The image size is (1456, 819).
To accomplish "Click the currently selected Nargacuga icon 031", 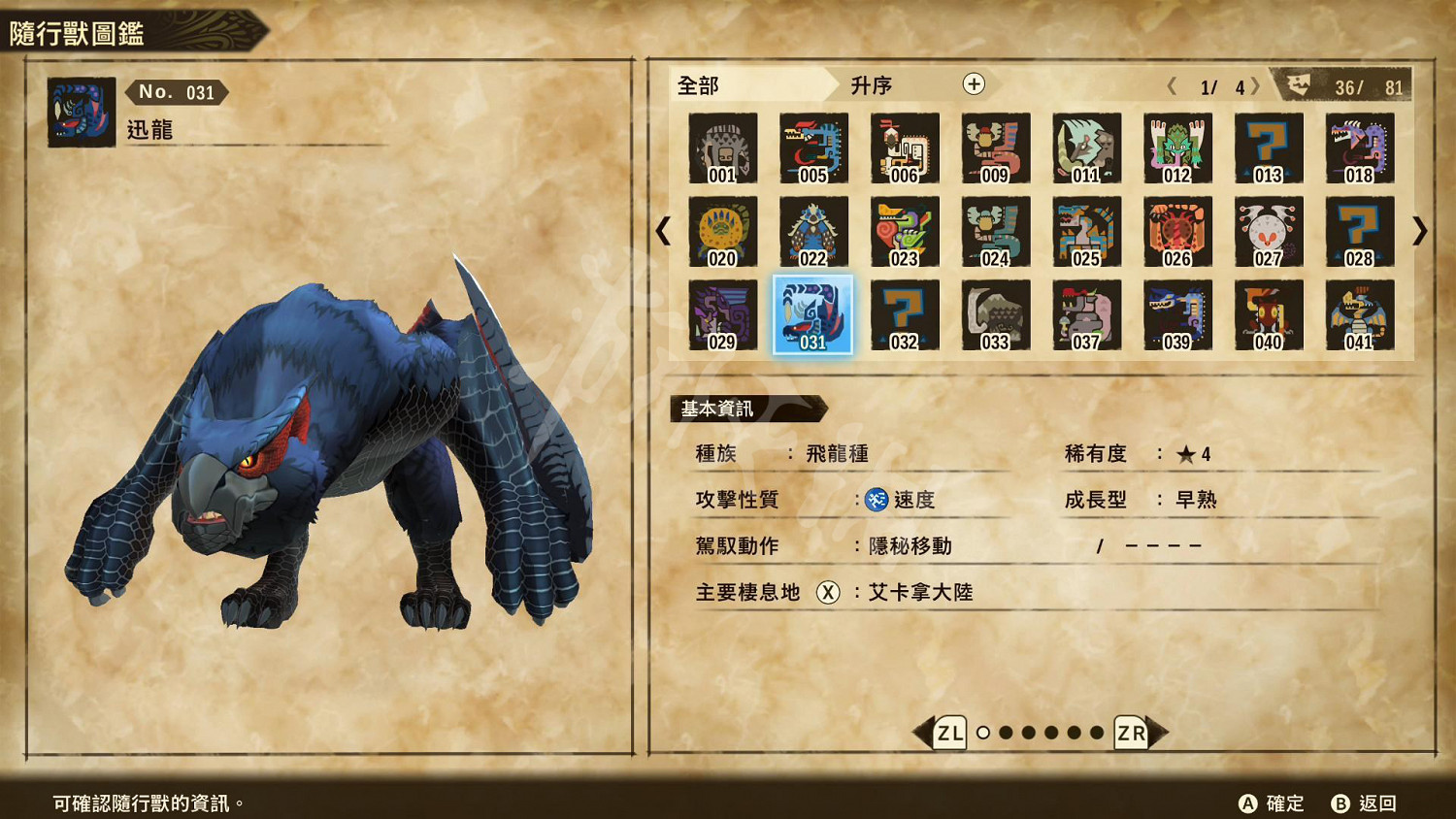I will click(x=813, y=315).
